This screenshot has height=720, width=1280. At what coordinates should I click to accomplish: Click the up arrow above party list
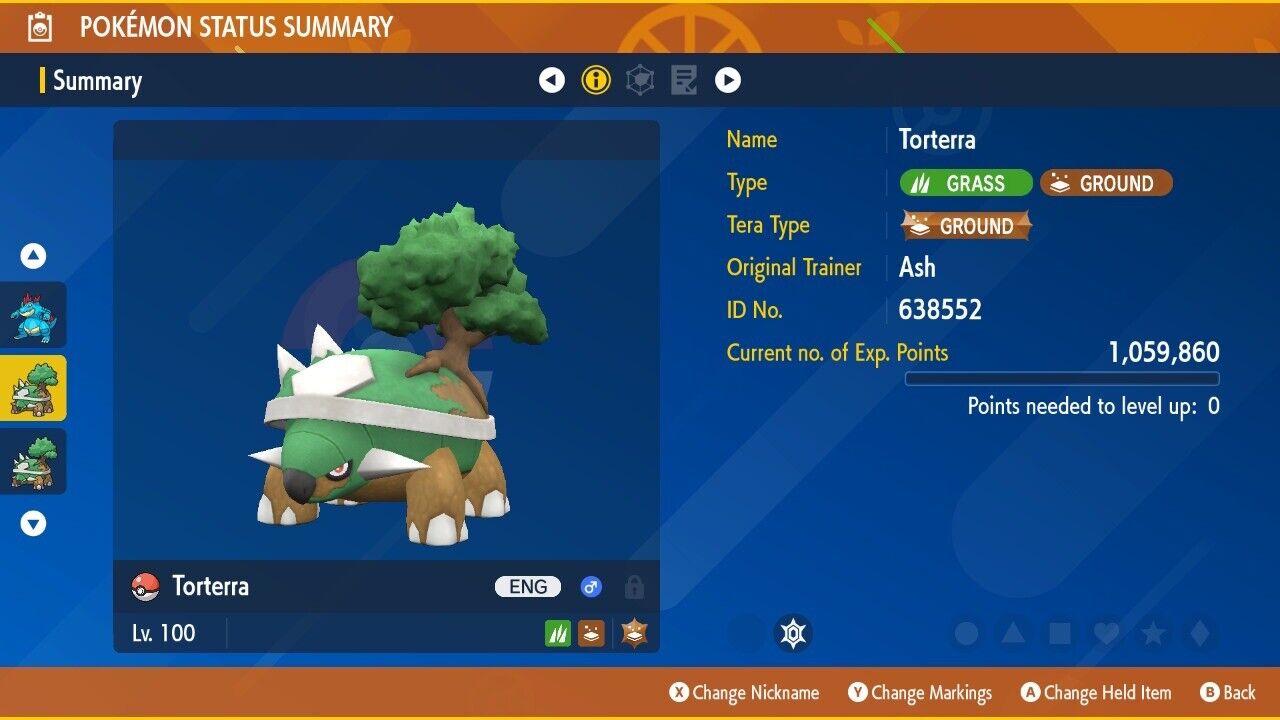point(34,257)
